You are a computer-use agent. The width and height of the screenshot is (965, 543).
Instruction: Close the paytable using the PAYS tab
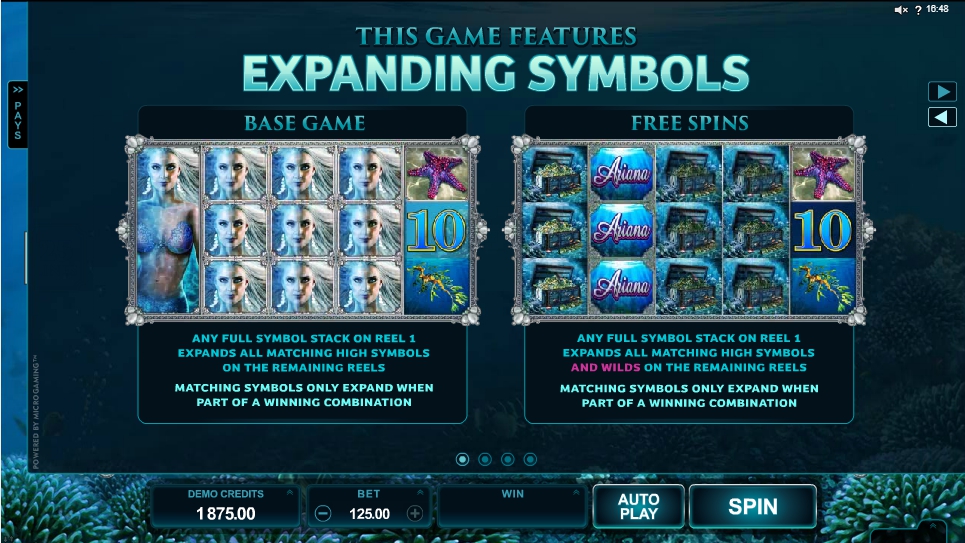tap(17, 114)
